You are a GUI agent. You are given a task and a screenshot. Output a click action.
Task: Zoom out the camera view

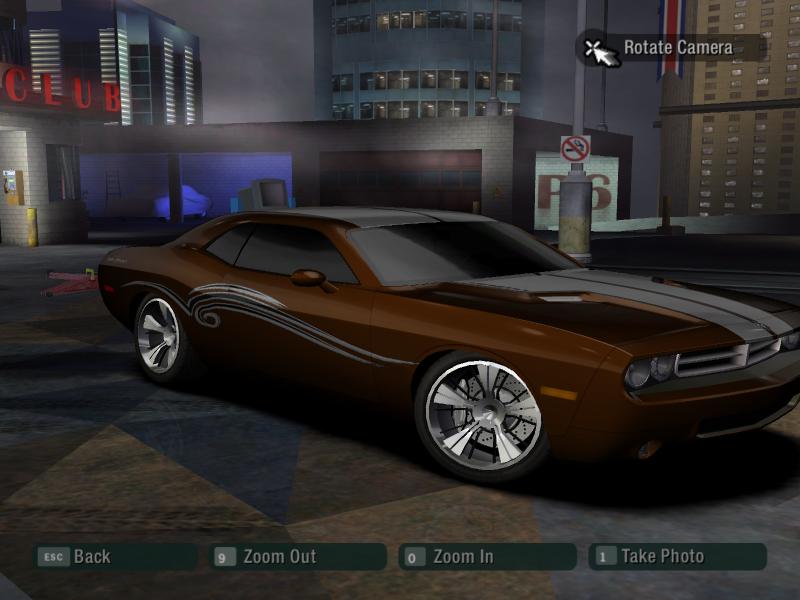(x=279, y=556)
